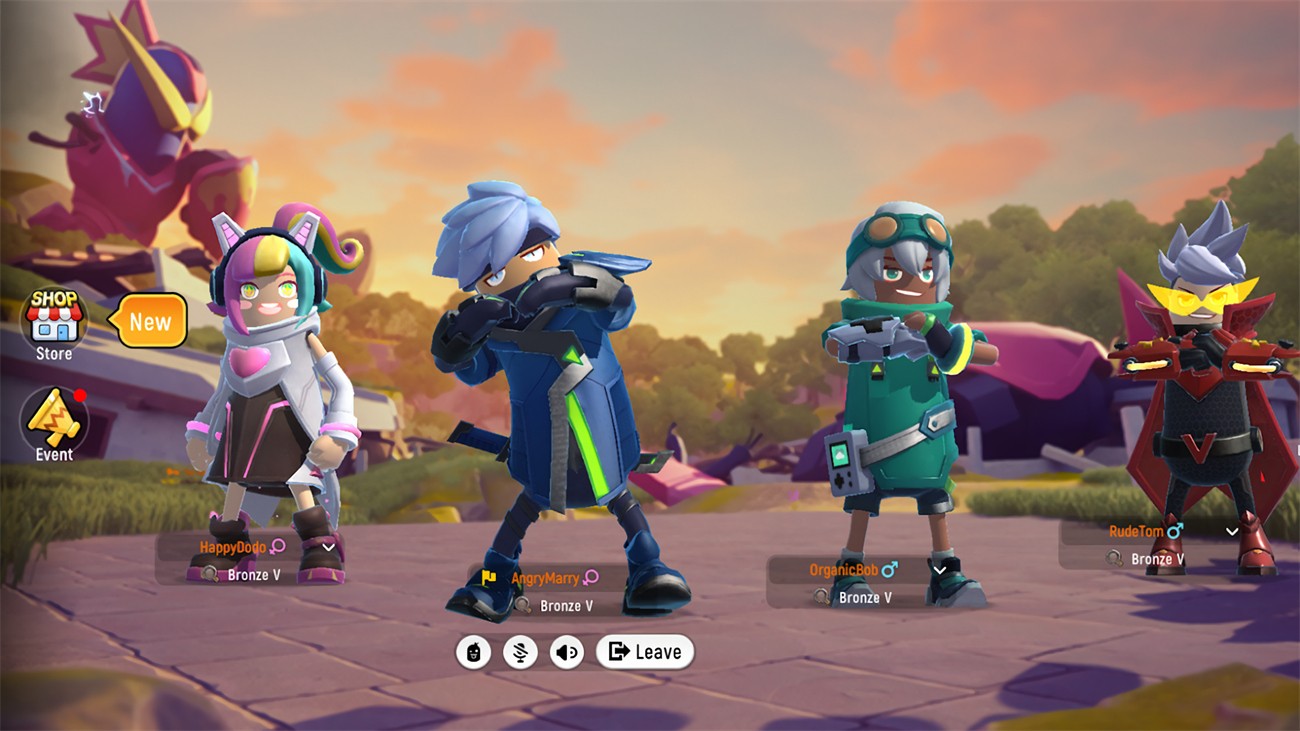Toggle the speaker voice chat button
Image resolution: width=1300 pixels, height=731 pixels.
567,653
